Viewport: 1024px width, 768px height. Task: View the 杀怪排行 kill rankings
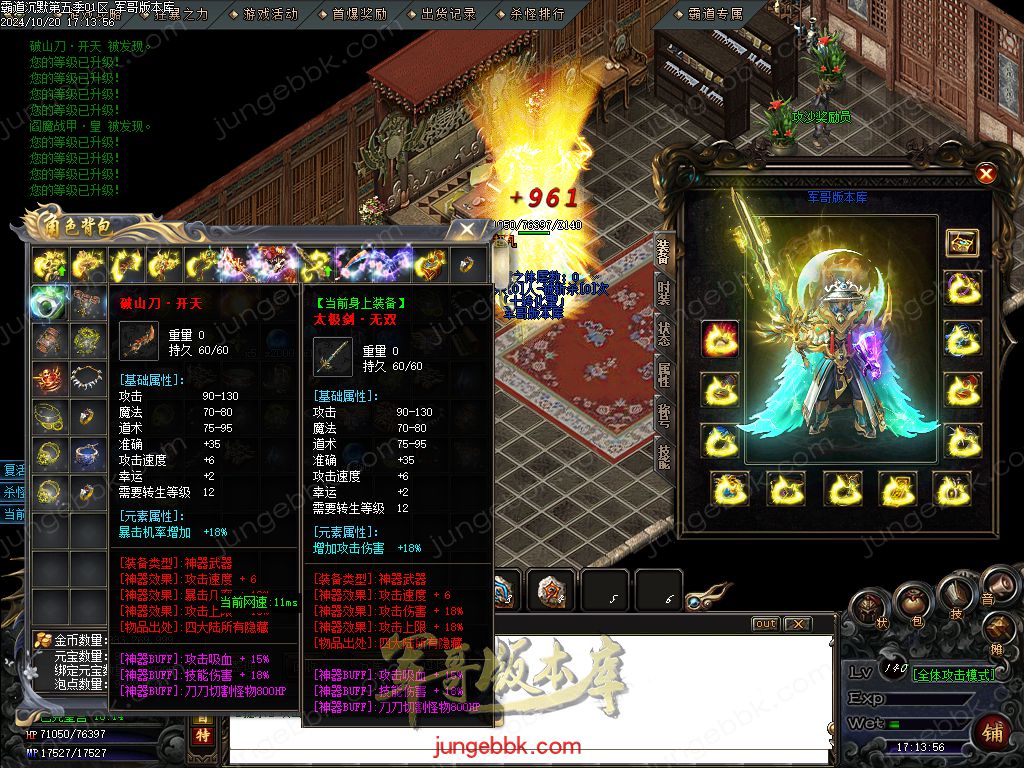pos(537,14)
